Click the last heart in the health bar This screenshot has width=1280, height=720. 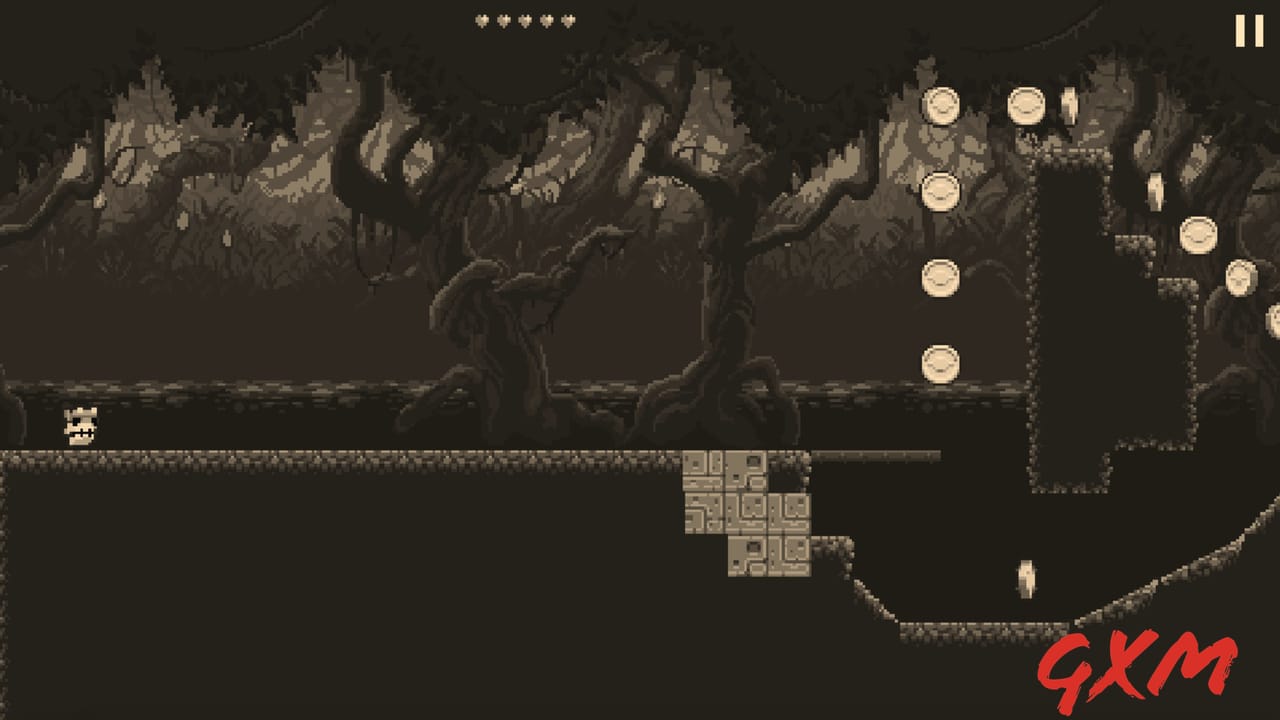point(568,20)
